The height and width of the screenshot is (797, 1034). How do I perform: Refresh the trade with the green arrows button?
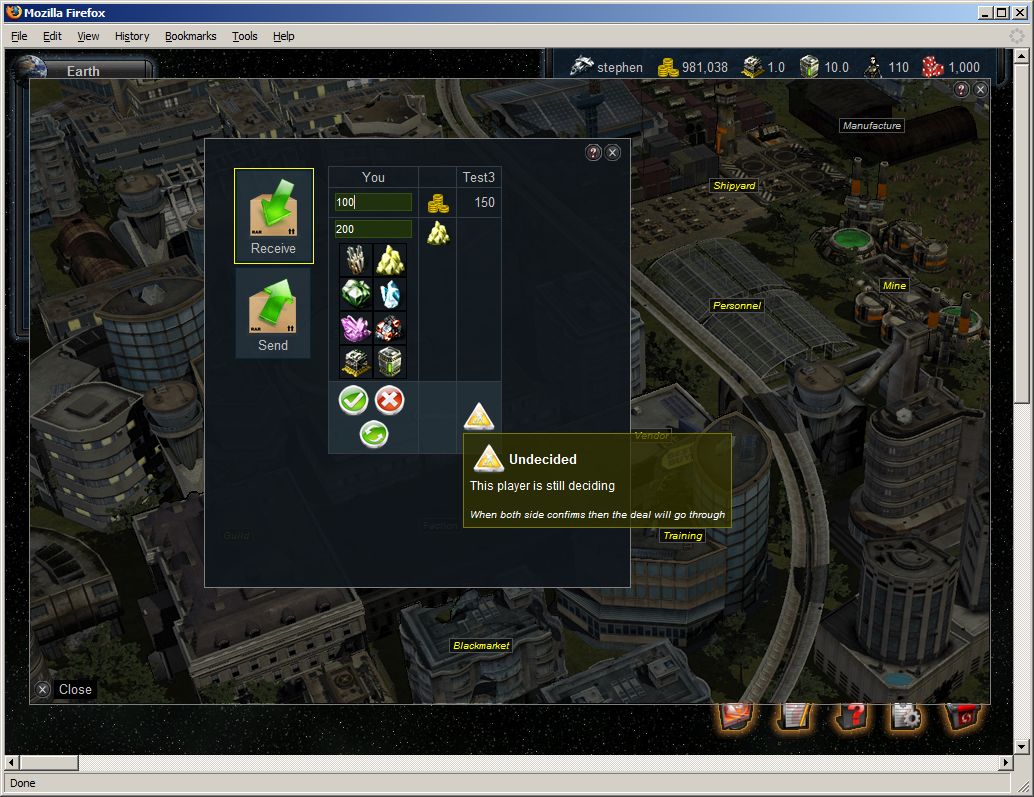(373, 434)
